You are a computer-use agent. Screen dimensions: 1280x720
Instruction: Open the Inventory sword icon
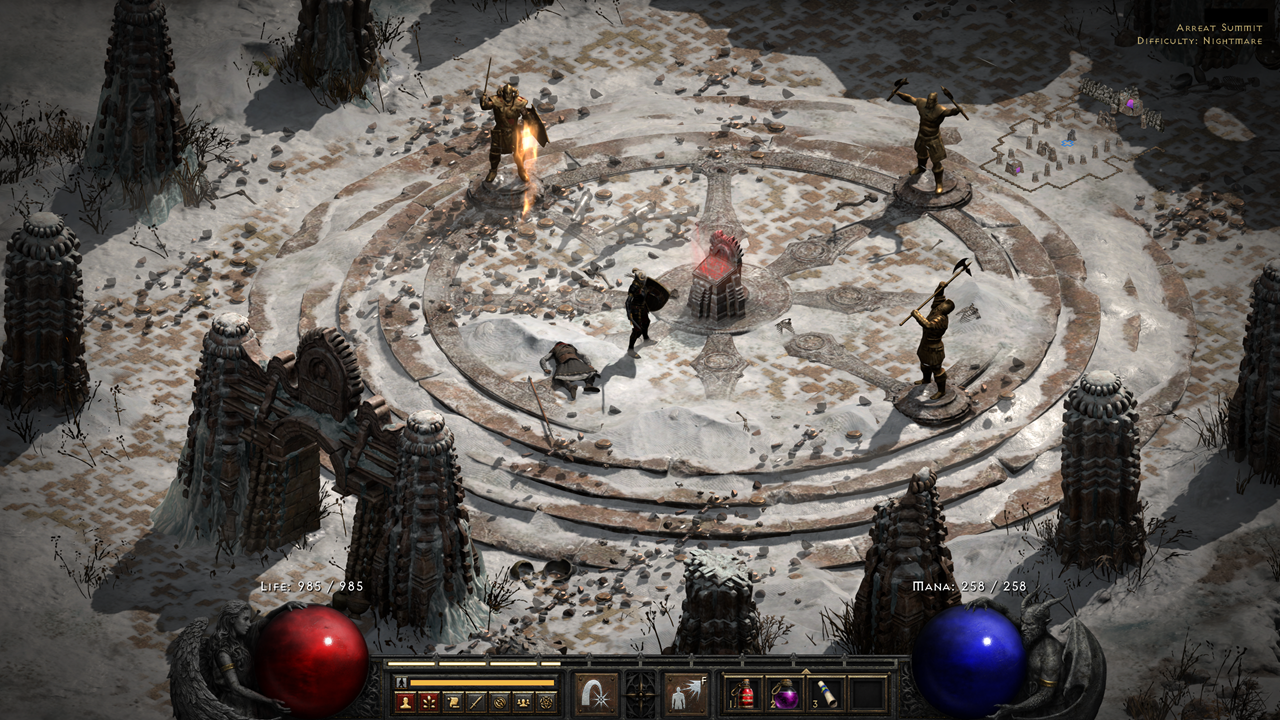(474, 701)
